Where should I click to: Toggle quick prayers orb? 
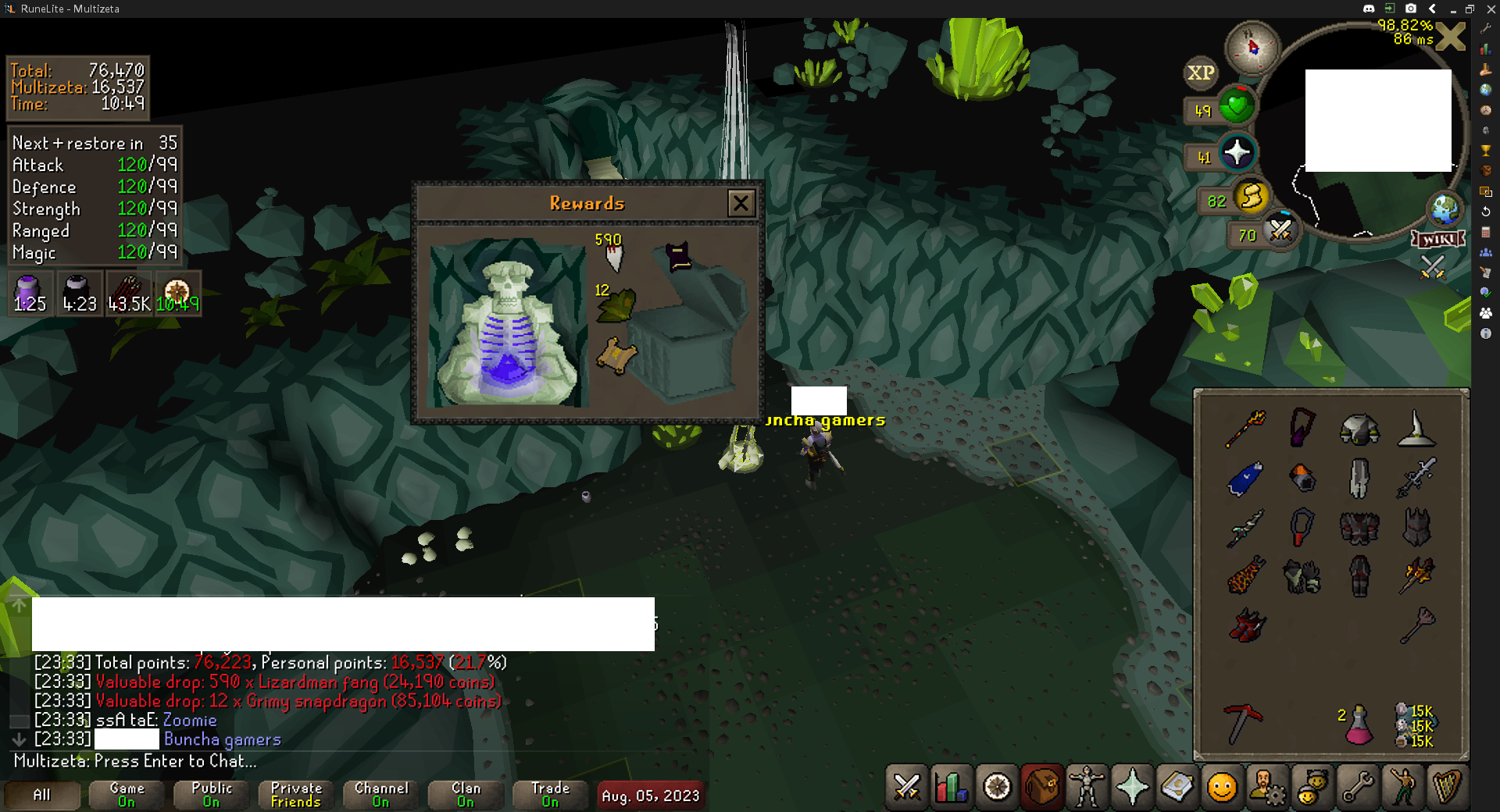tap(1237, 153)
